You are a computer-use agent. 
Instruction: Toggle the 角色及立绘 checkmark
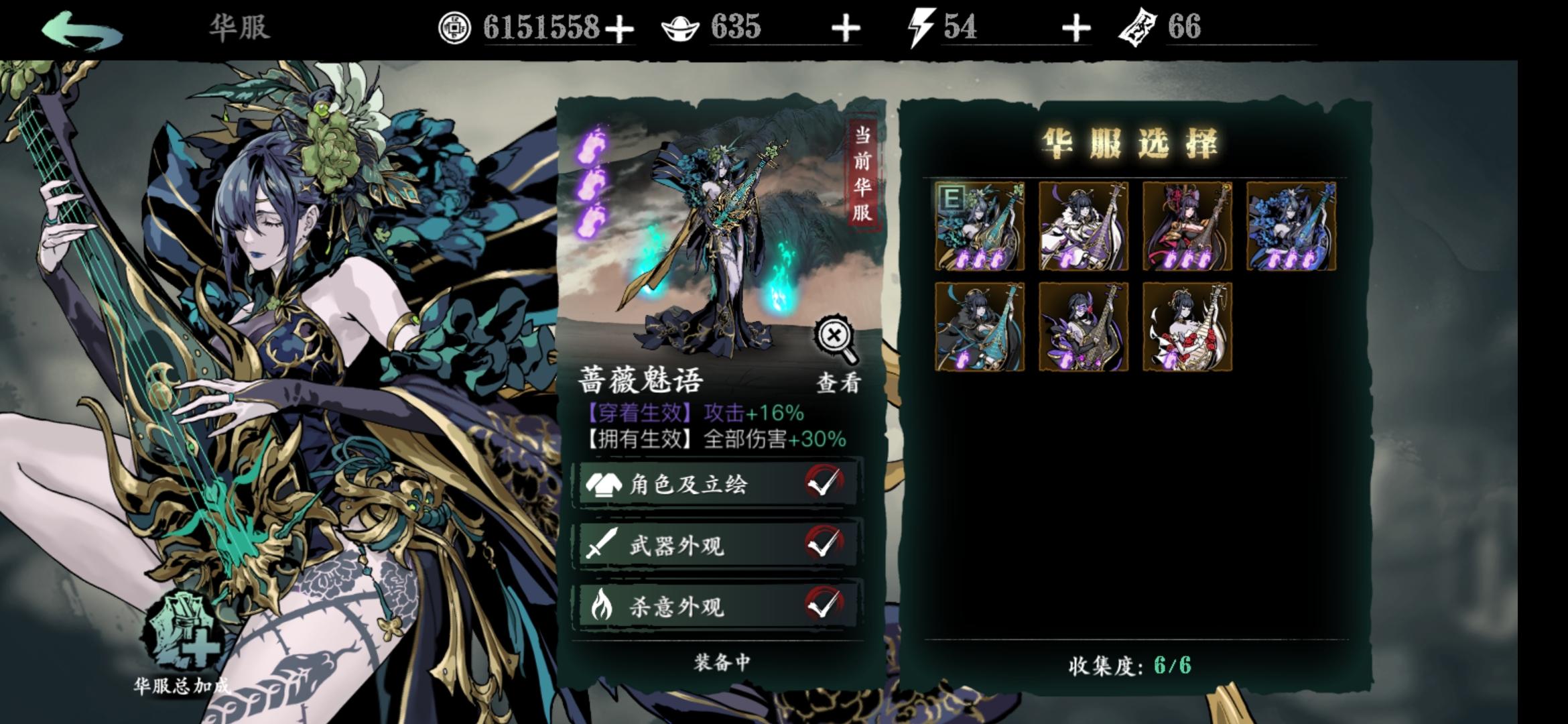point(826,485)
